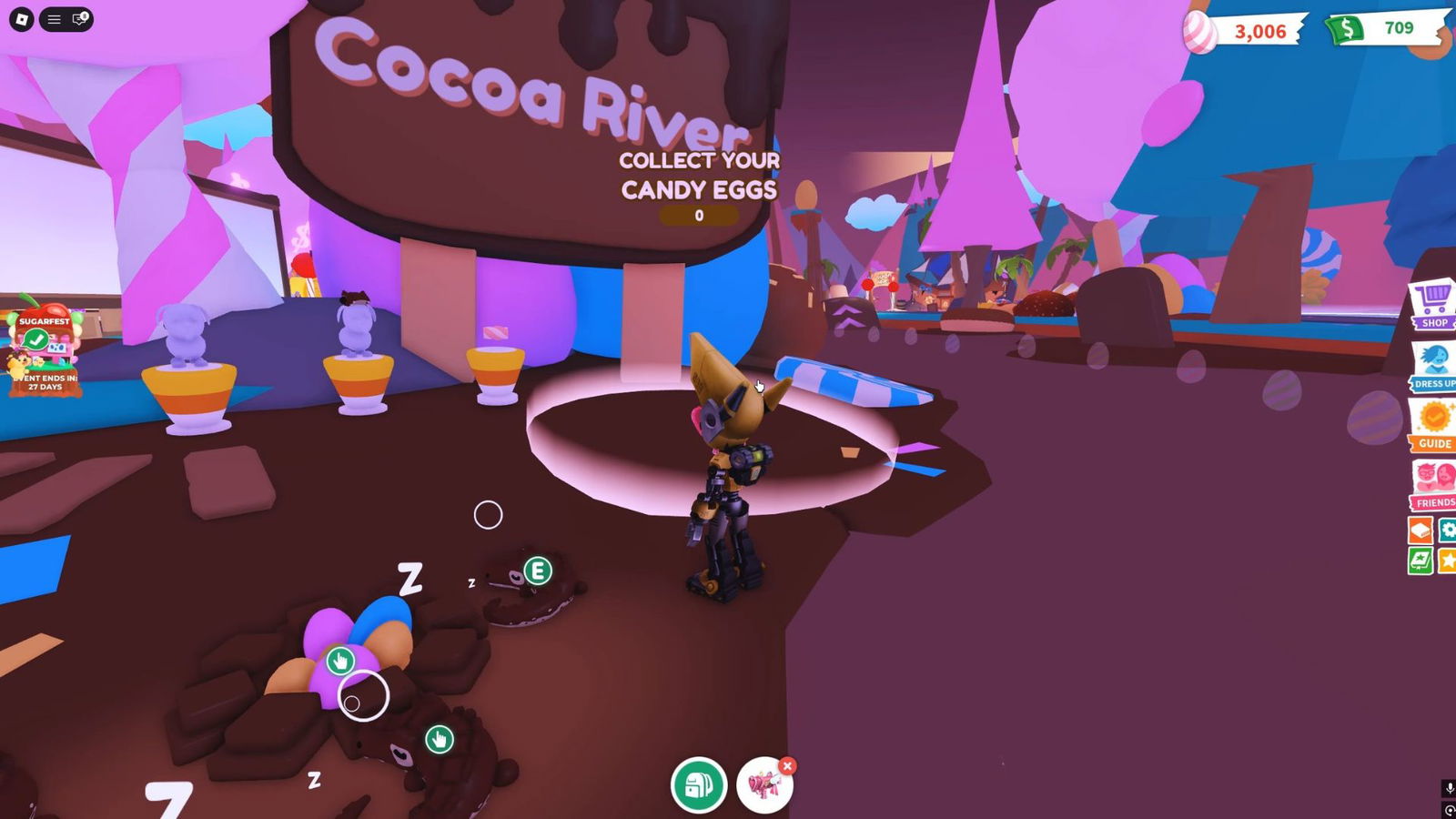Unequip the pet with the red X

pyautogui.click(x=788, y=766)
